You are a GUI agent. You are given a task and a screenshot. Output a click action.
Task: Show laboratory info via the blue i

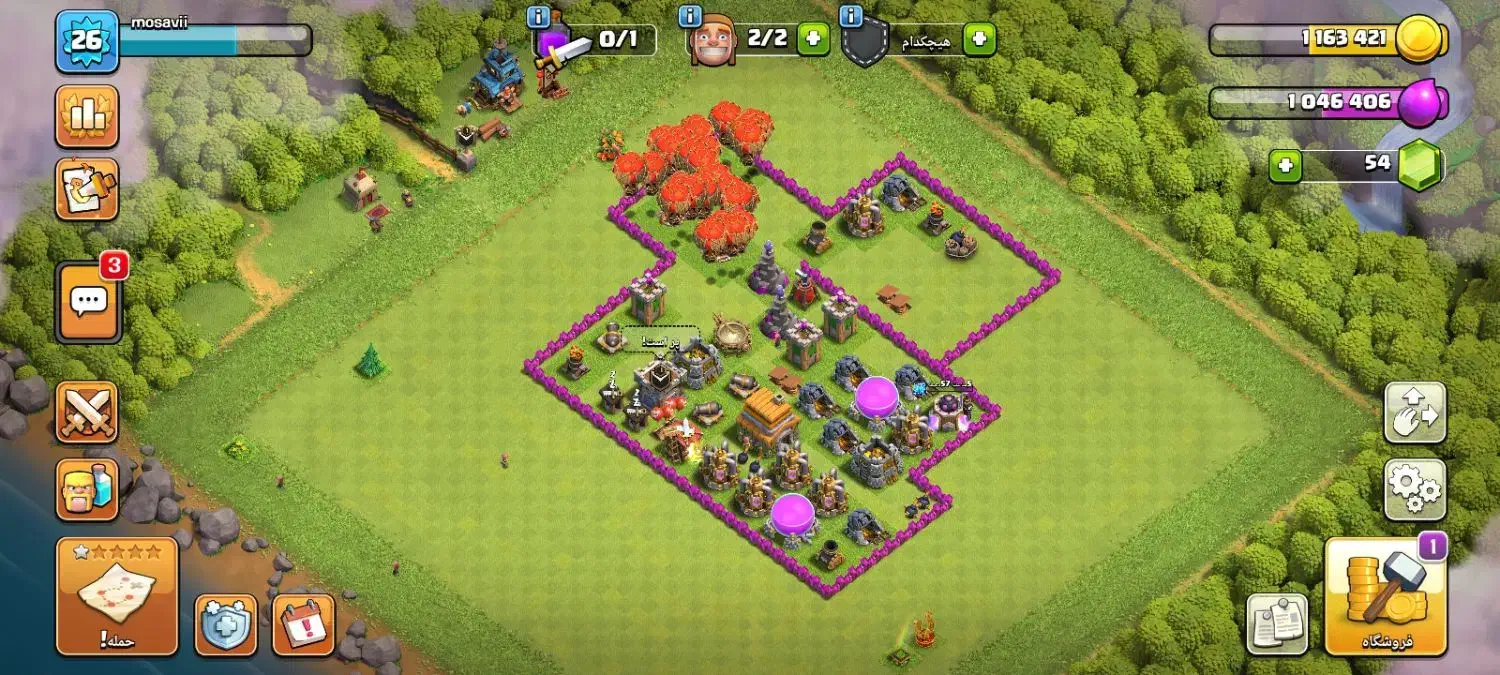540,16
